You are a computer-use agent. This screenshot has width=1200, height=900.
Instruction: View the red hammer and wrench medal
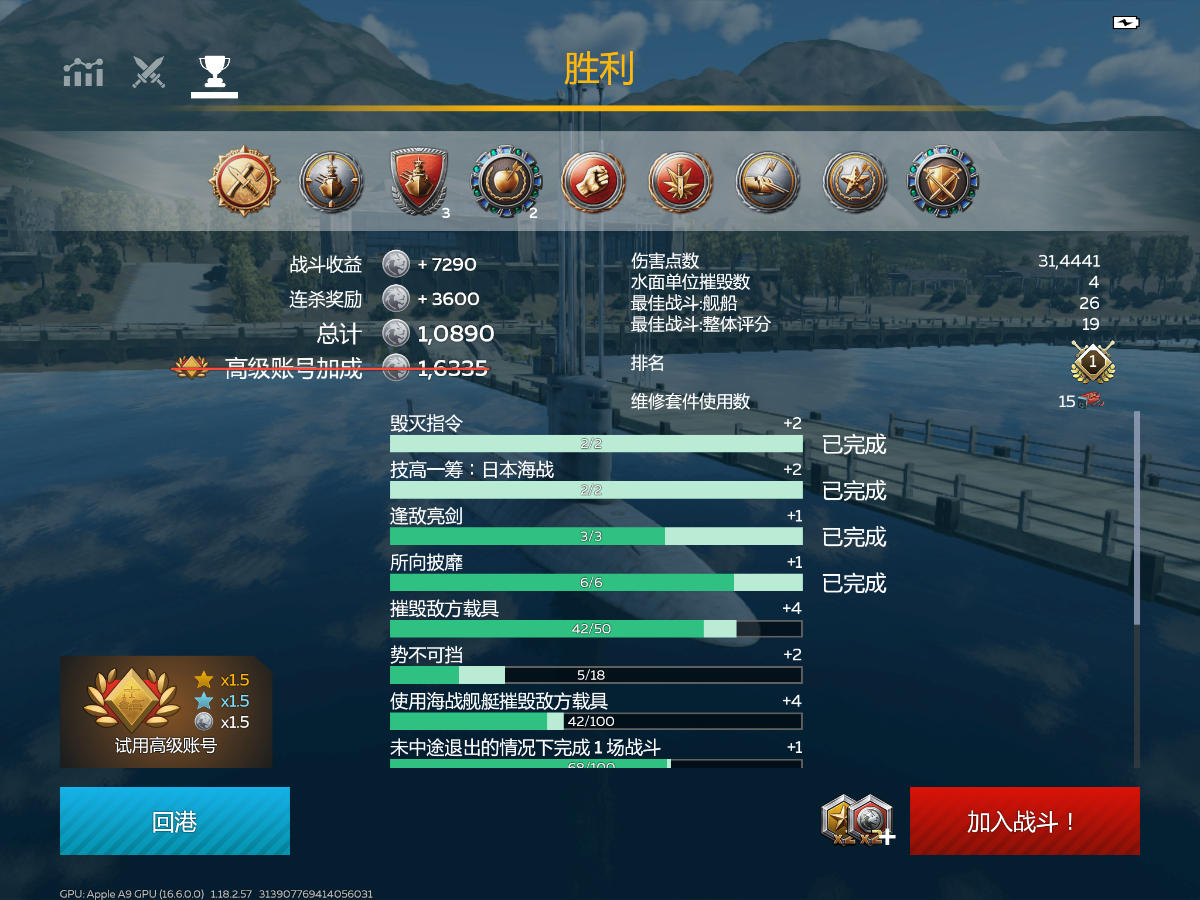coord(244,181)
